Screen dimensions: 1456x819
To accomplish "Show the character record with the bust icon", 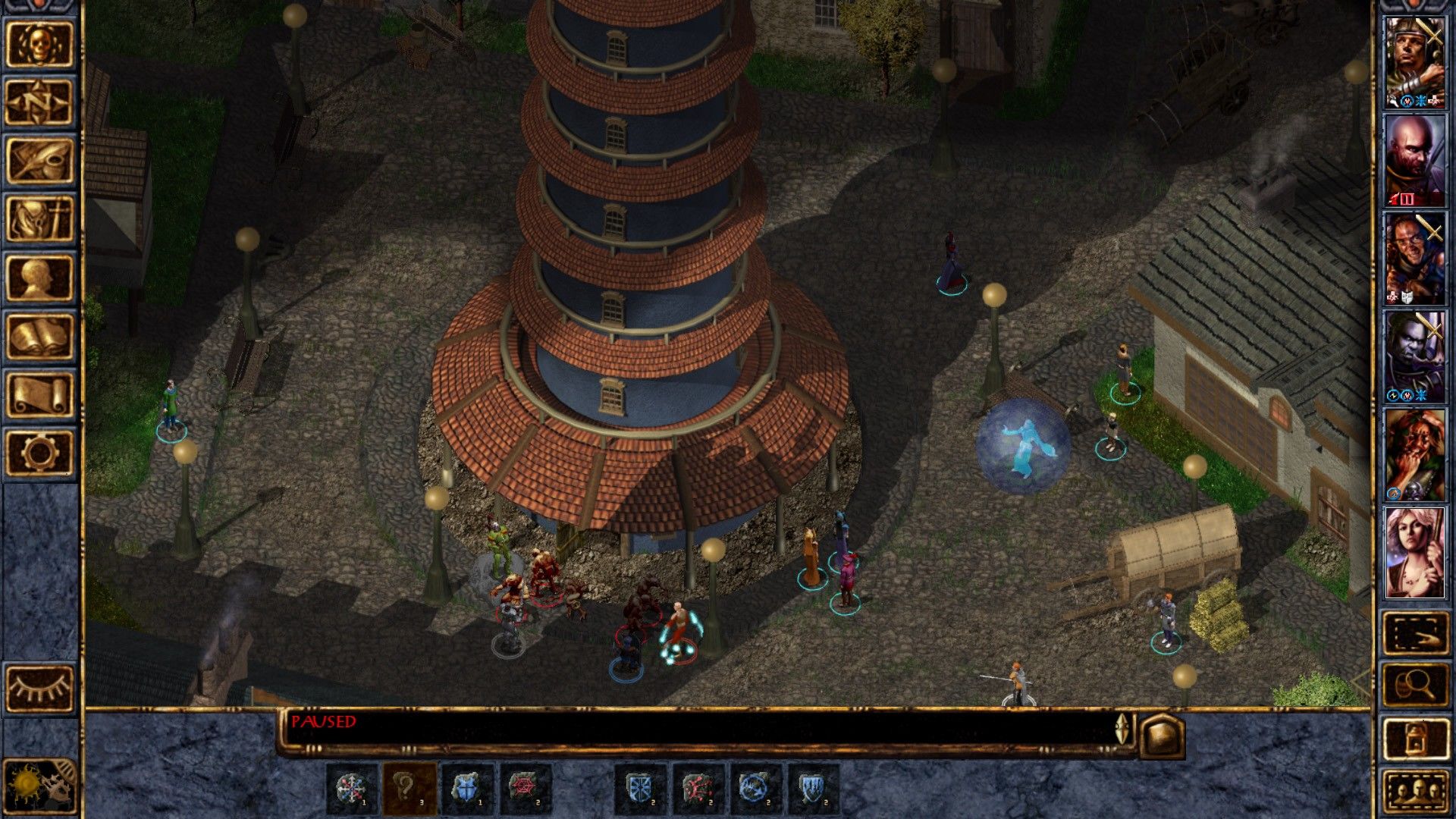I will 39,278.
